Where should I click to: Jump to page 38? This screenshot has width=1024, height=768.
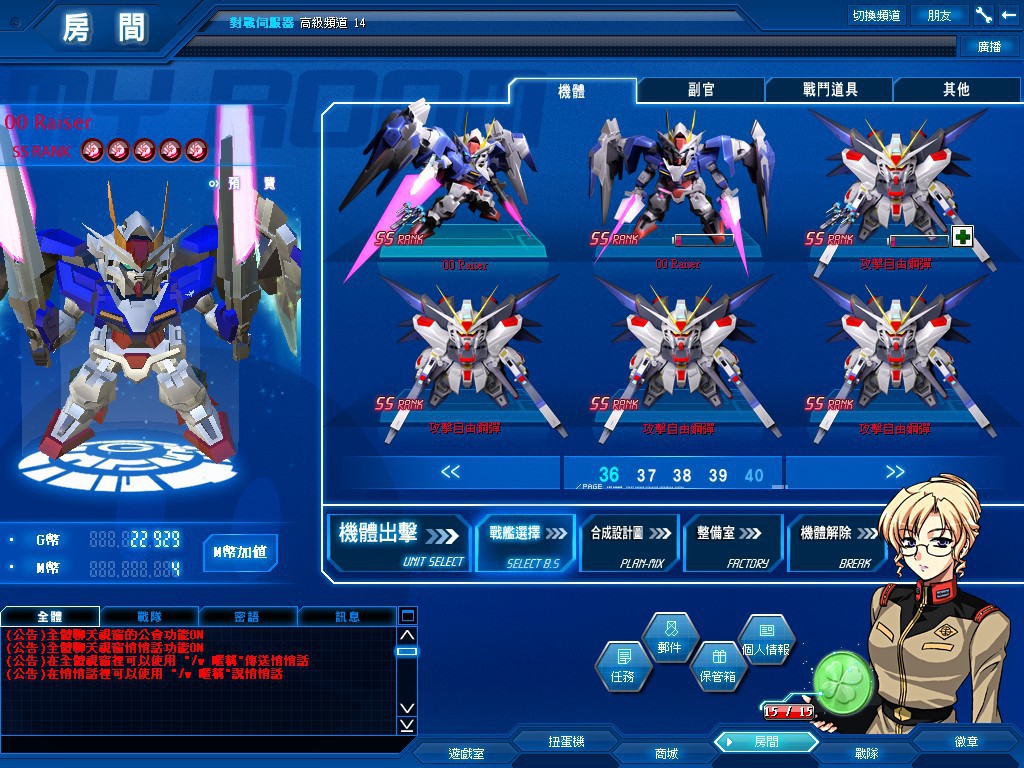(x=682, y=475)
